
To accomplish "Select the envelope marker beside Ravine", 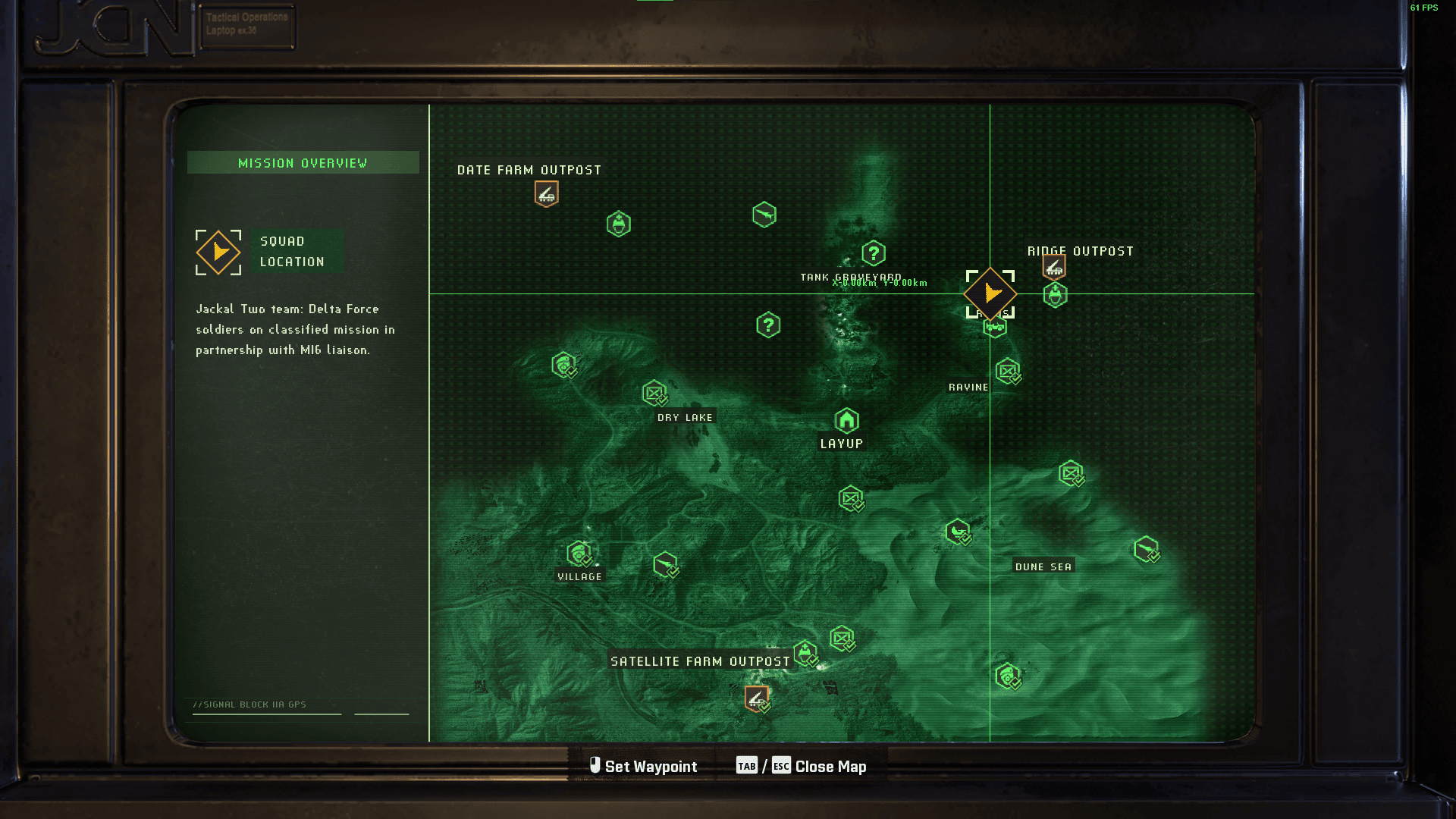I will 1008,371.
